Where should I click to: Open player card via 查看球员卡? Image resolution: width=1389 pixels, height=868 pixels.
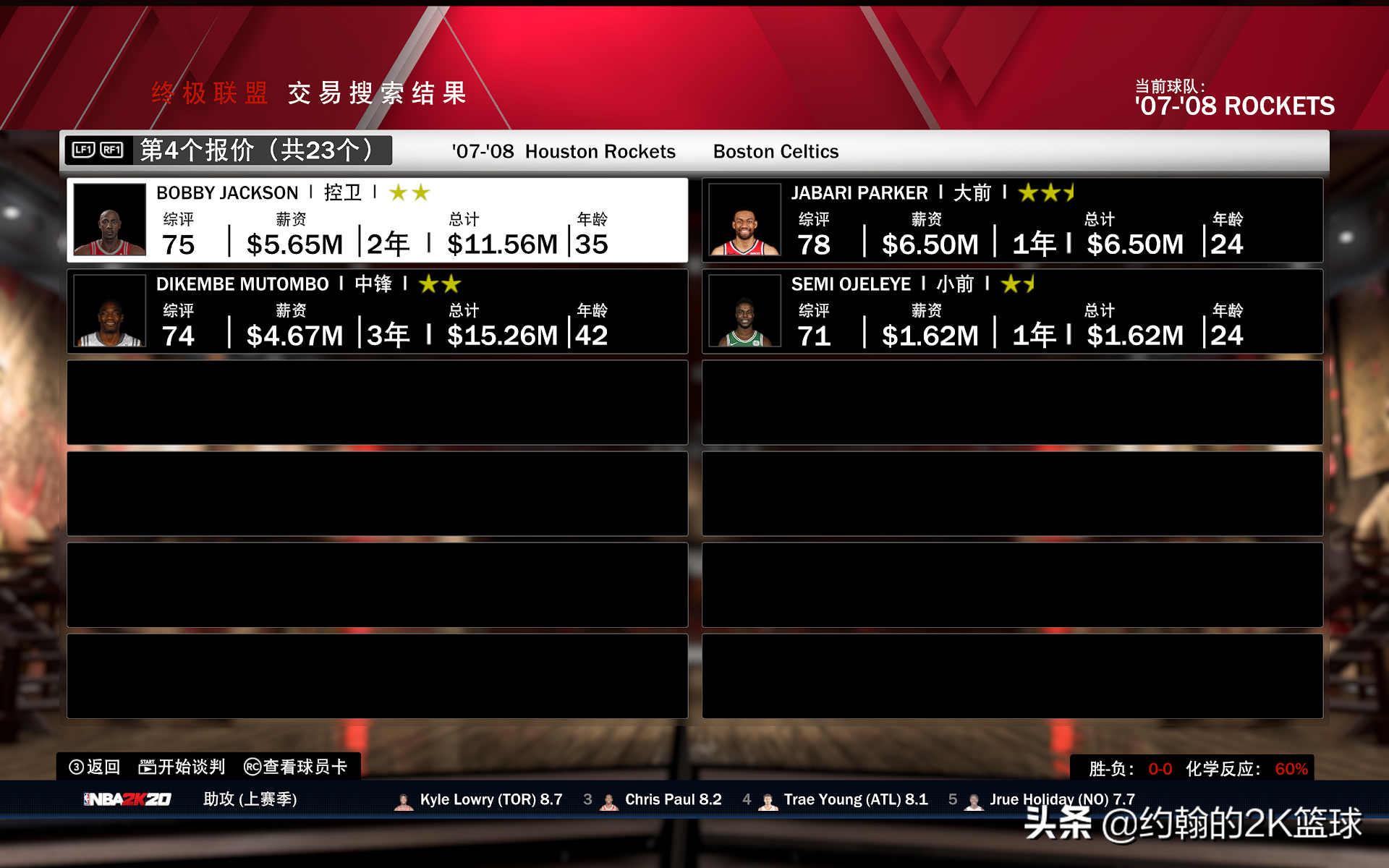pos(296,767)
